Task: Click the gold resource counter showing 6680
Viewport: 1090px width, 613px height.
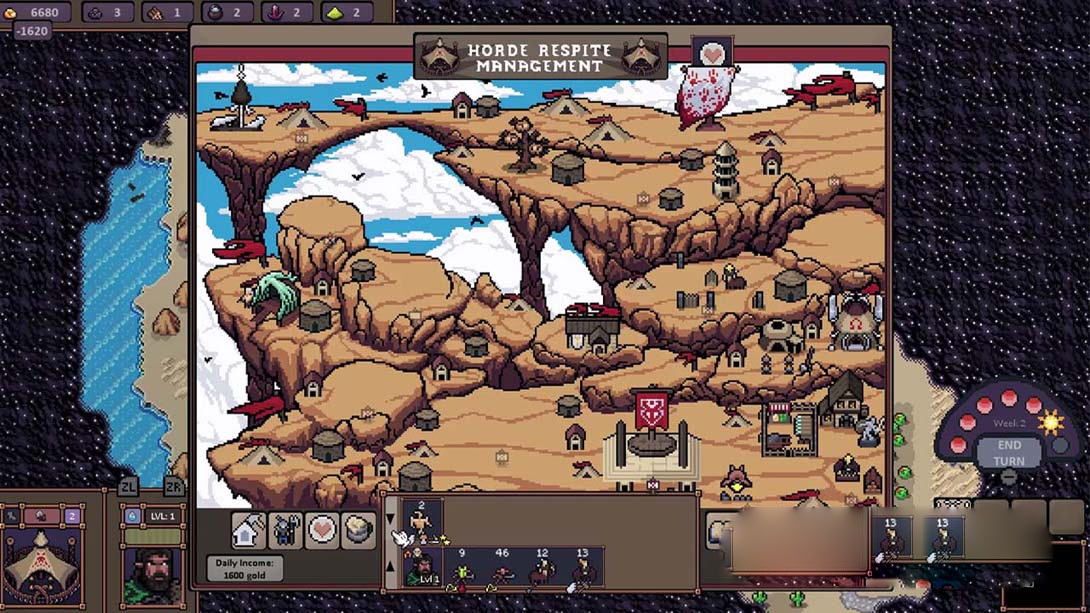Action: point(36,12)
